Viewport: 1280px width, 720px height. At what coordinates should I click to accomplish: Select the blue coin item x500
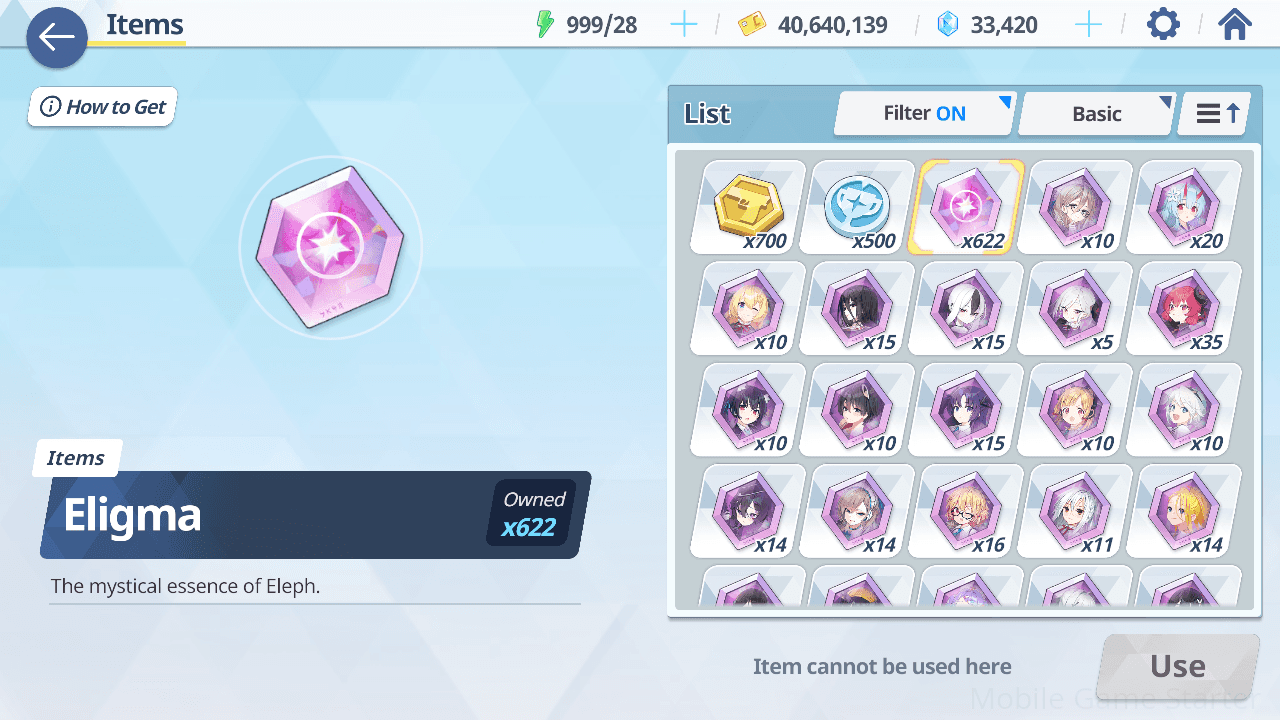pyautogui.click(x=857, y=207)
